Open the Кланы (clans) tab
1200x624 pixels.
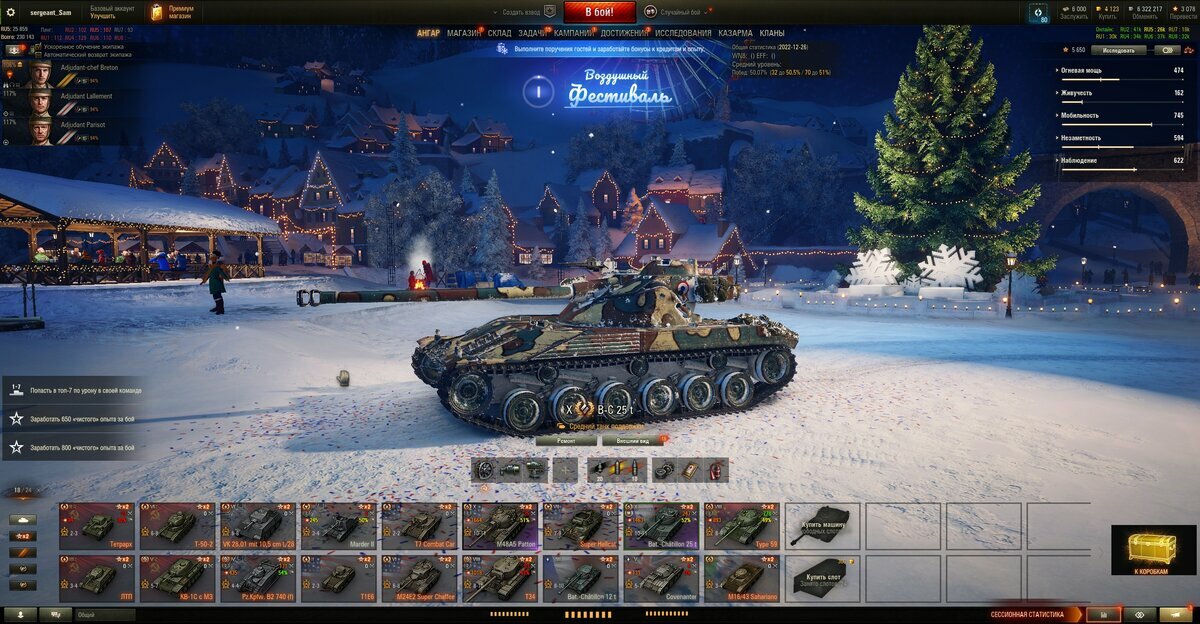coord(772,33)
